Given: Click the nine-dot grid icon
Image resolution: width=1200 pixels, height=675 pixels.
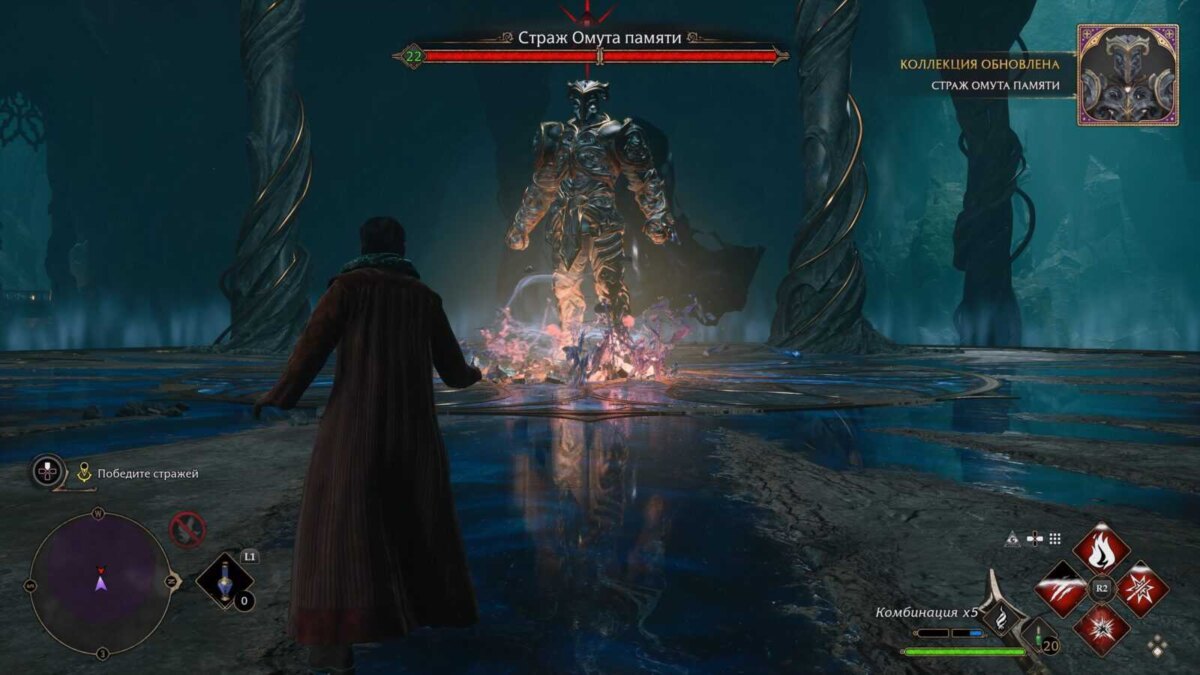Looking at the screenshot, I should [x=1055, y=539].
